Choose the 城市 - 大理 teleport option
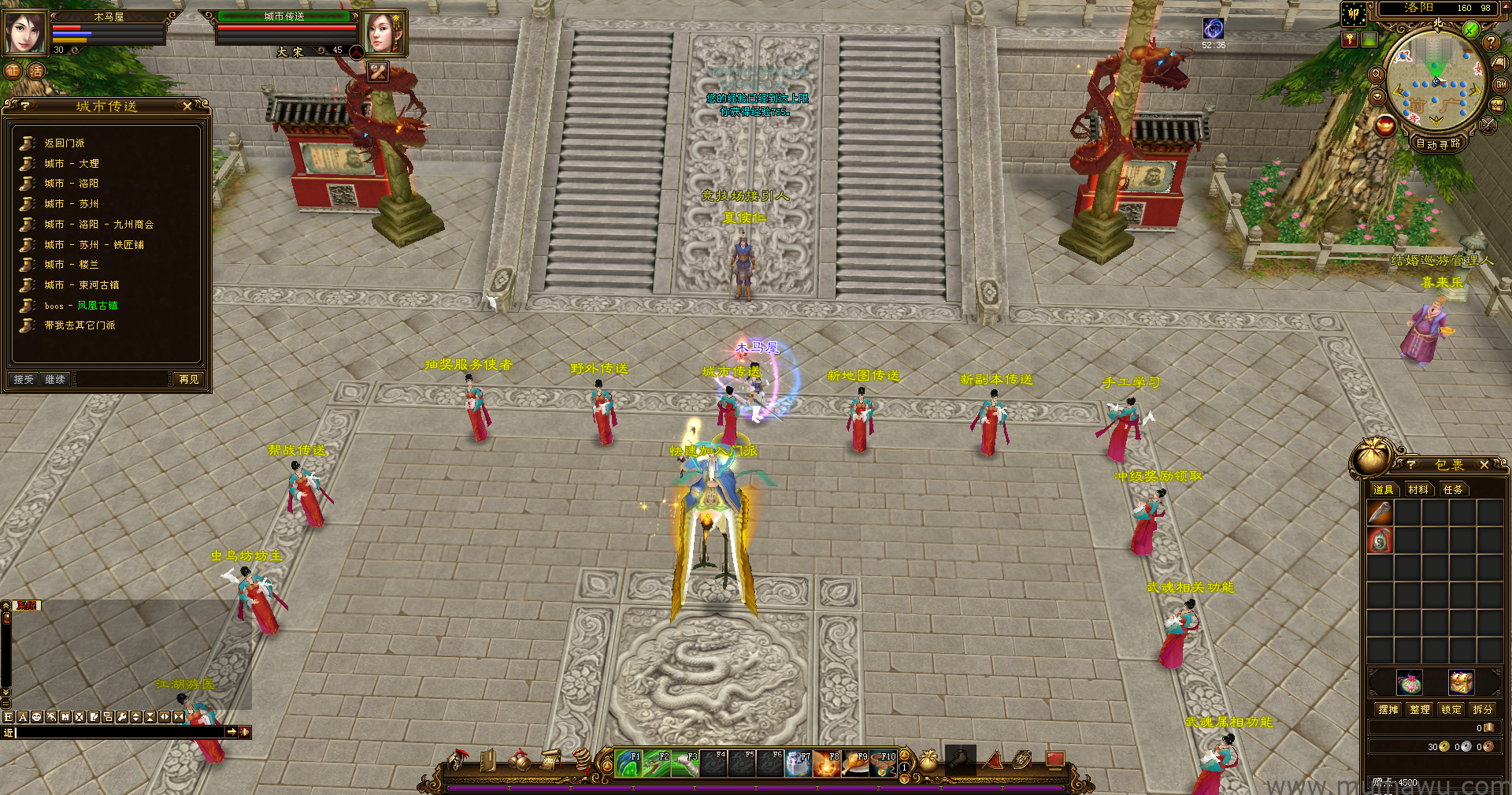1512x795 pixels. (x=72, y=164)
